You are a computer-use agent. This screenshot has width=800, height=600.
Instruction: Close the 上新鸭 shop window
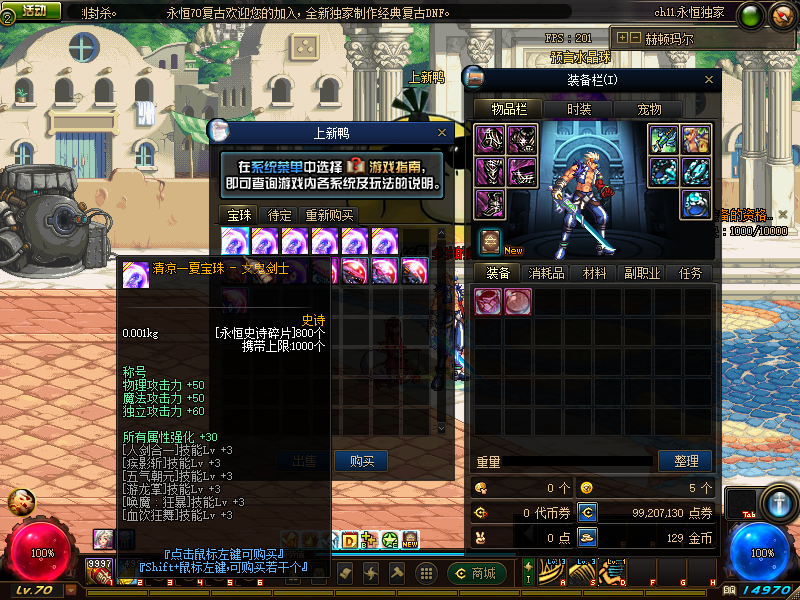click(x=442, y=132)
